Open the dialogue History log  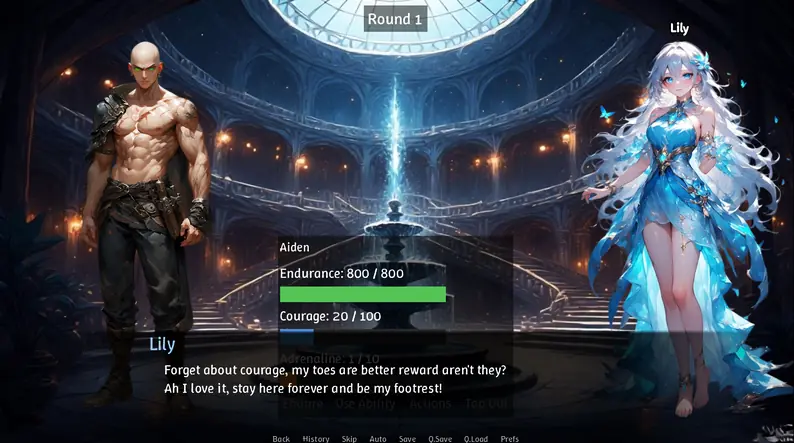point(315,438)
